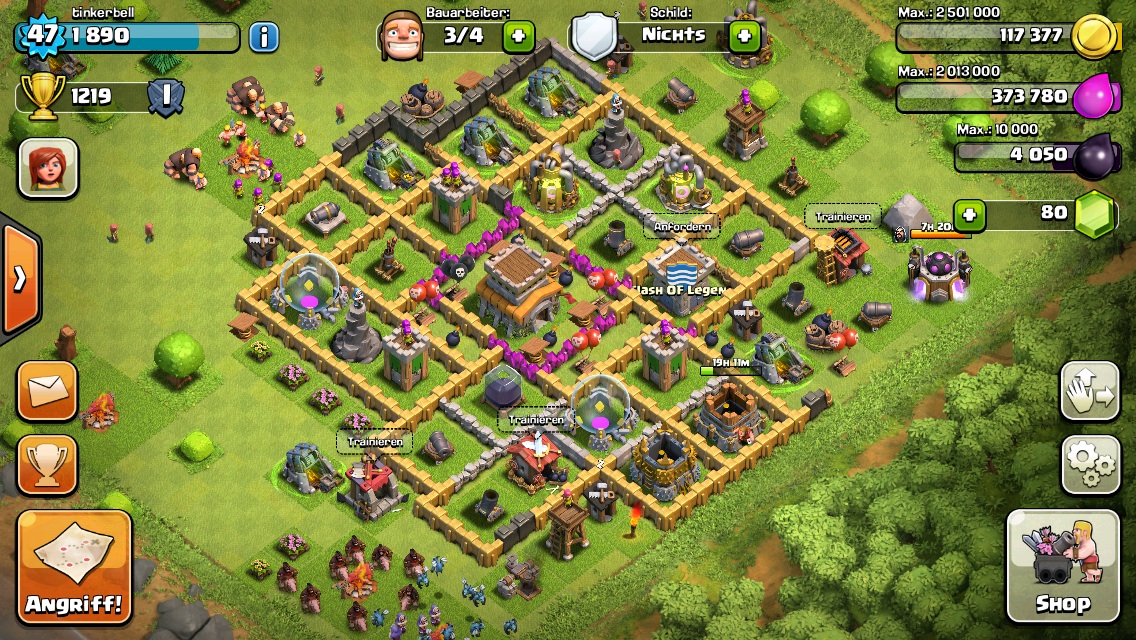
Task: Buy a shield with the green plus
Action: 744,37
